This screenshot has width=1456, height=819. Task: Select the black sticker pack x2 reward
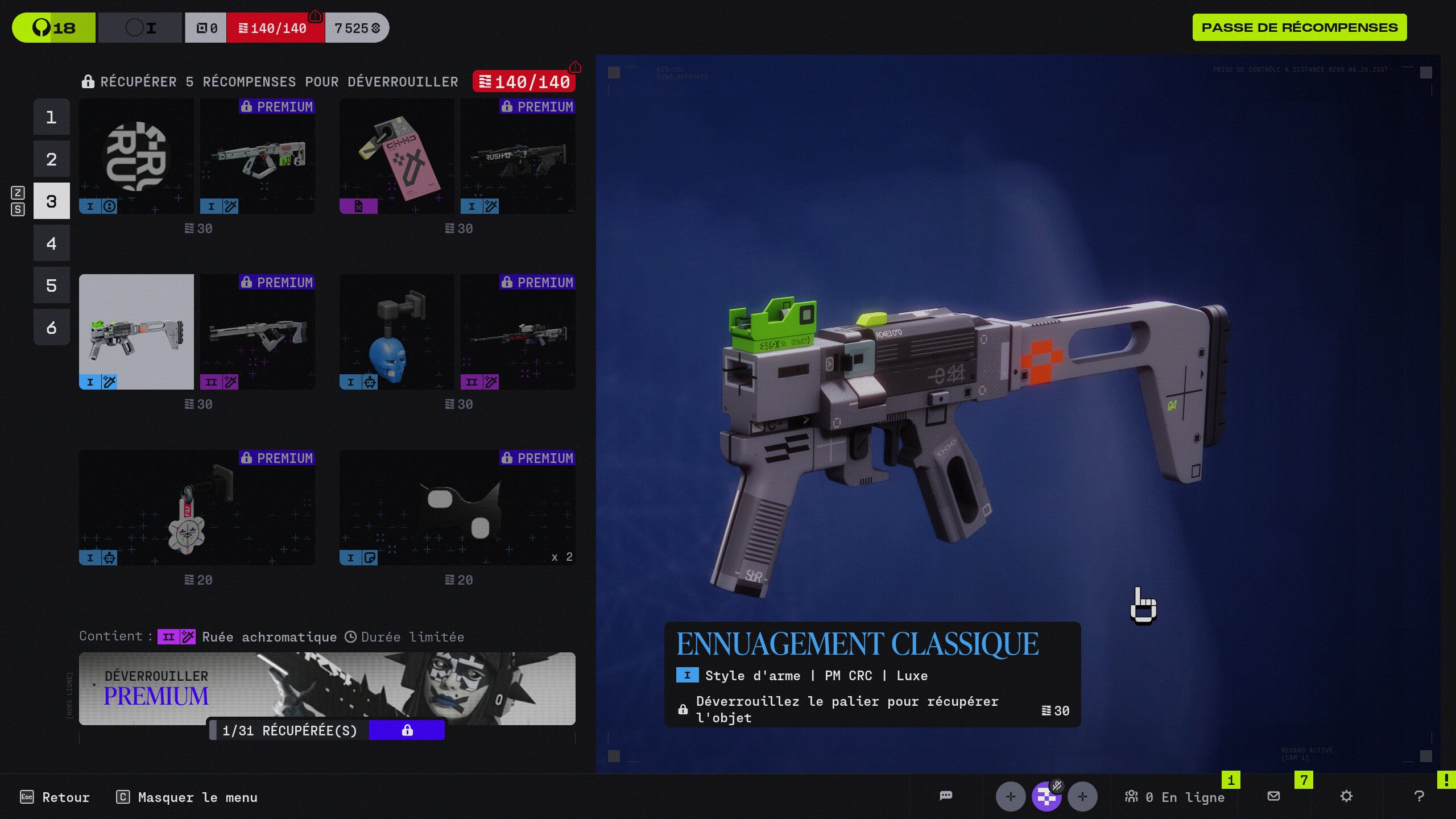[x=457, y=508]
